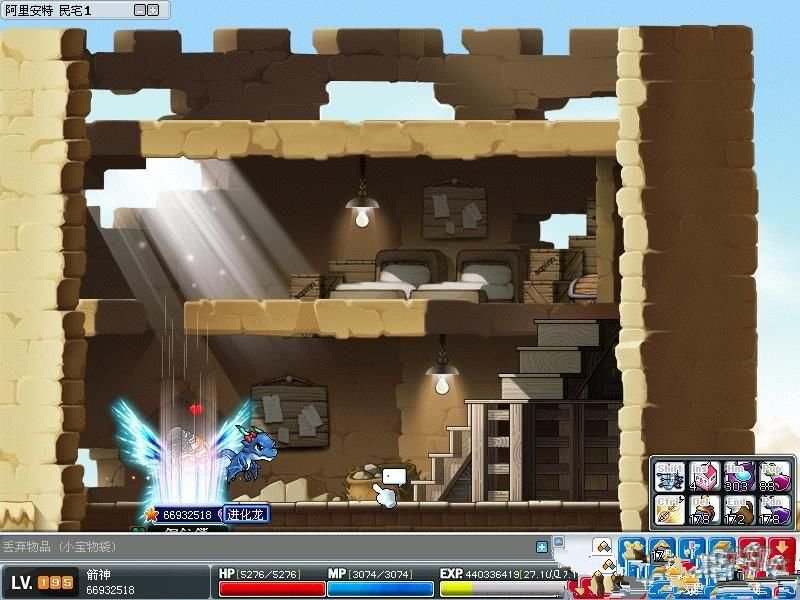The image size is (800, 600).
Task: Collapse the minimap with the minus button
Action: click(x=139, y=10)
